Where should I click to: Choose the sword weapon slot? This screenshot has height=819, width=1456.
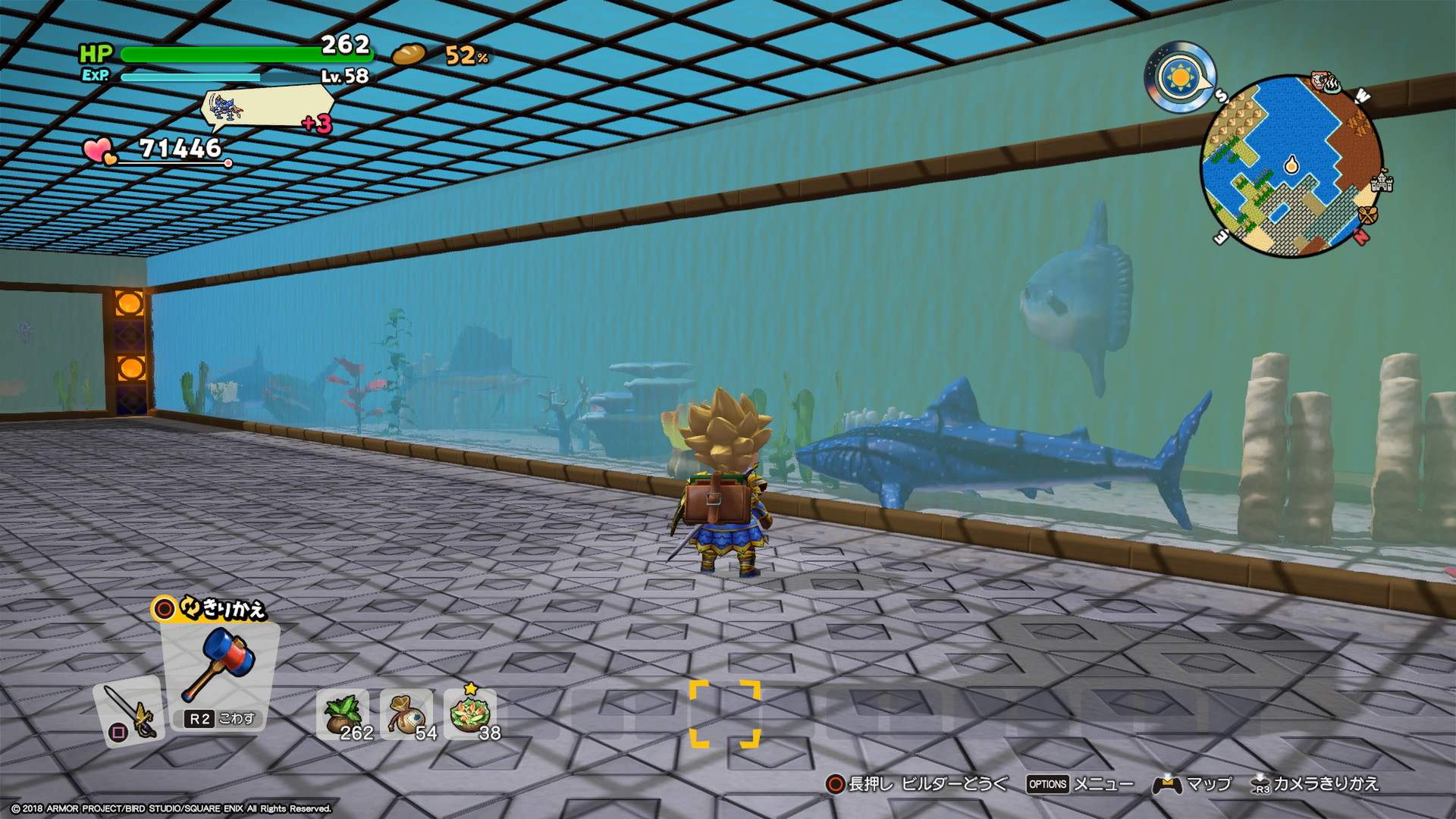pyautogui.click(x=128, y=713)
